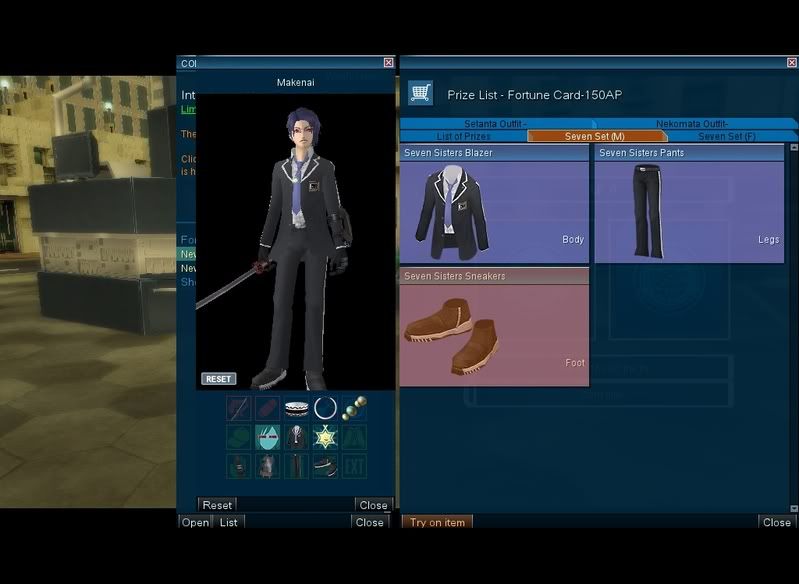
Task: Pick the Seven Sisters Sneakers item
Action: click(x=494, y=328)
